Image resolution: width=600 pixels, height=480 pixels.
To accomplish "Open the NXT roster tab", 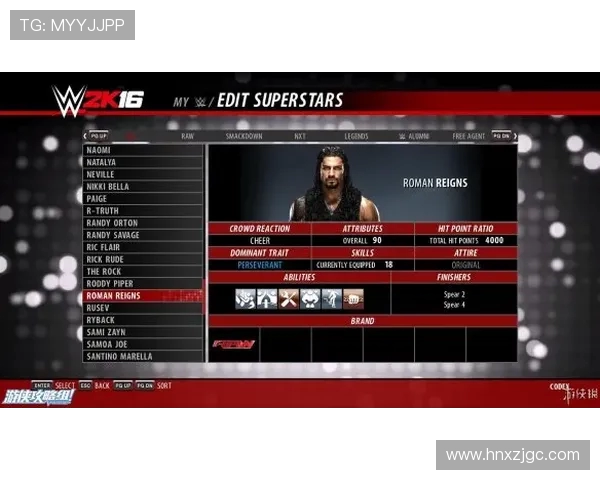I will pyautogui.click(x=299, y=135).
